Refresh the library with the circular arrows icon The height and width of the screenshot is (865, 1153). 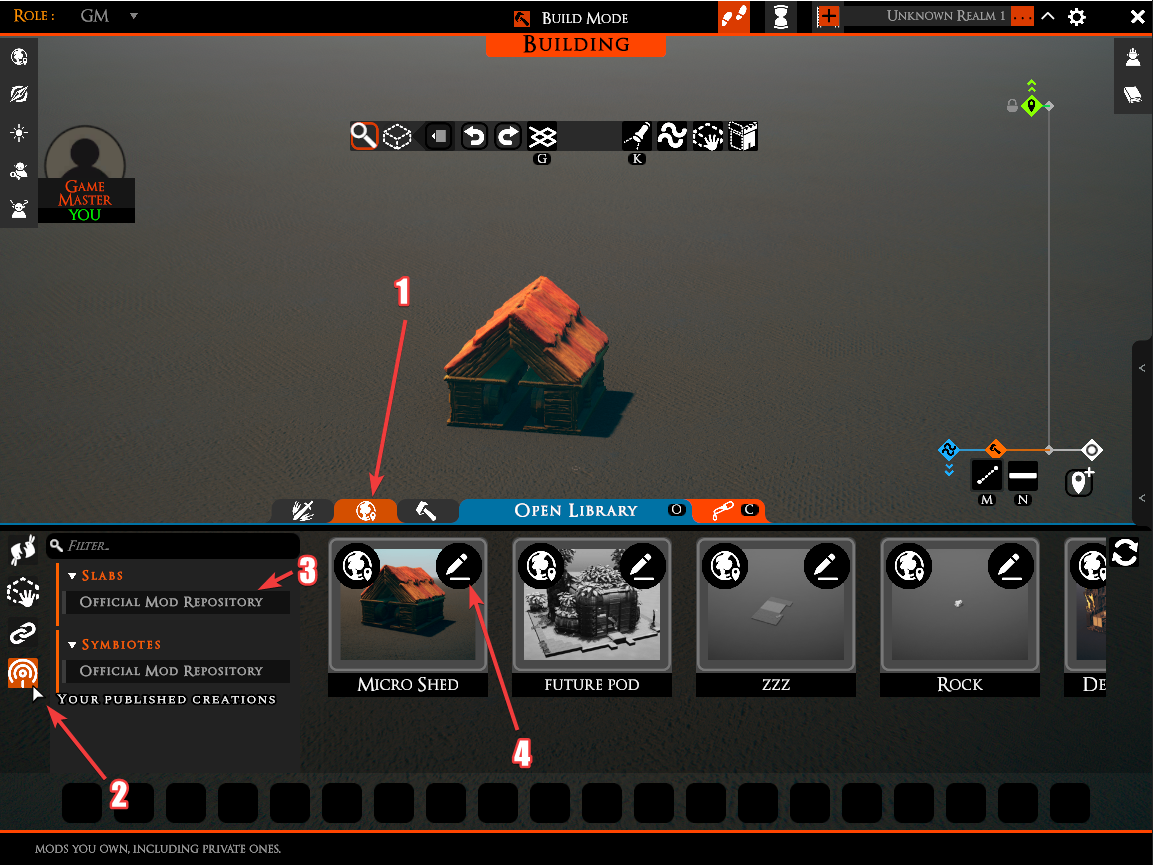1125,552
